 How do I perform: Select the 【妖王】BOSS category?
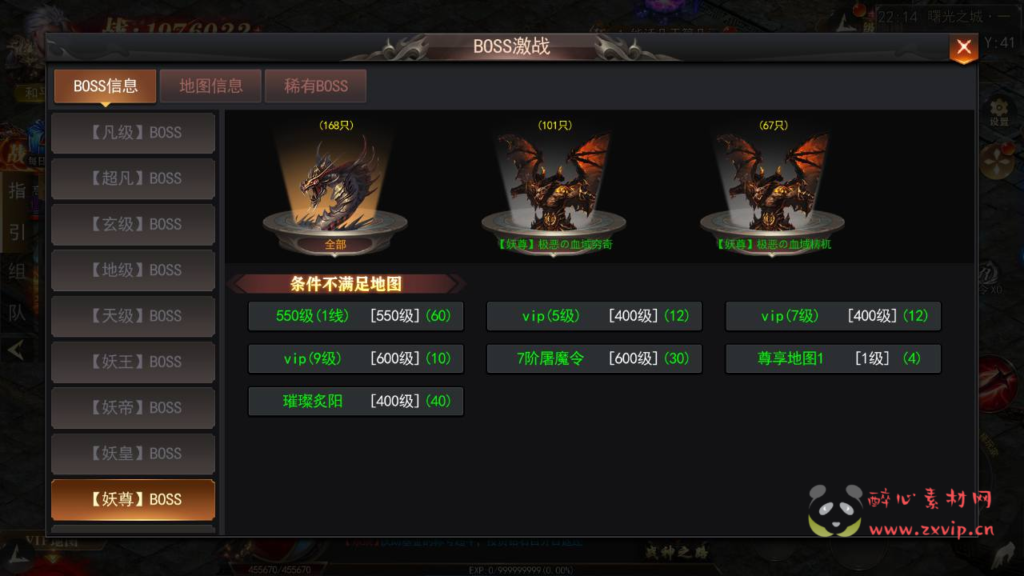point(133,362)
